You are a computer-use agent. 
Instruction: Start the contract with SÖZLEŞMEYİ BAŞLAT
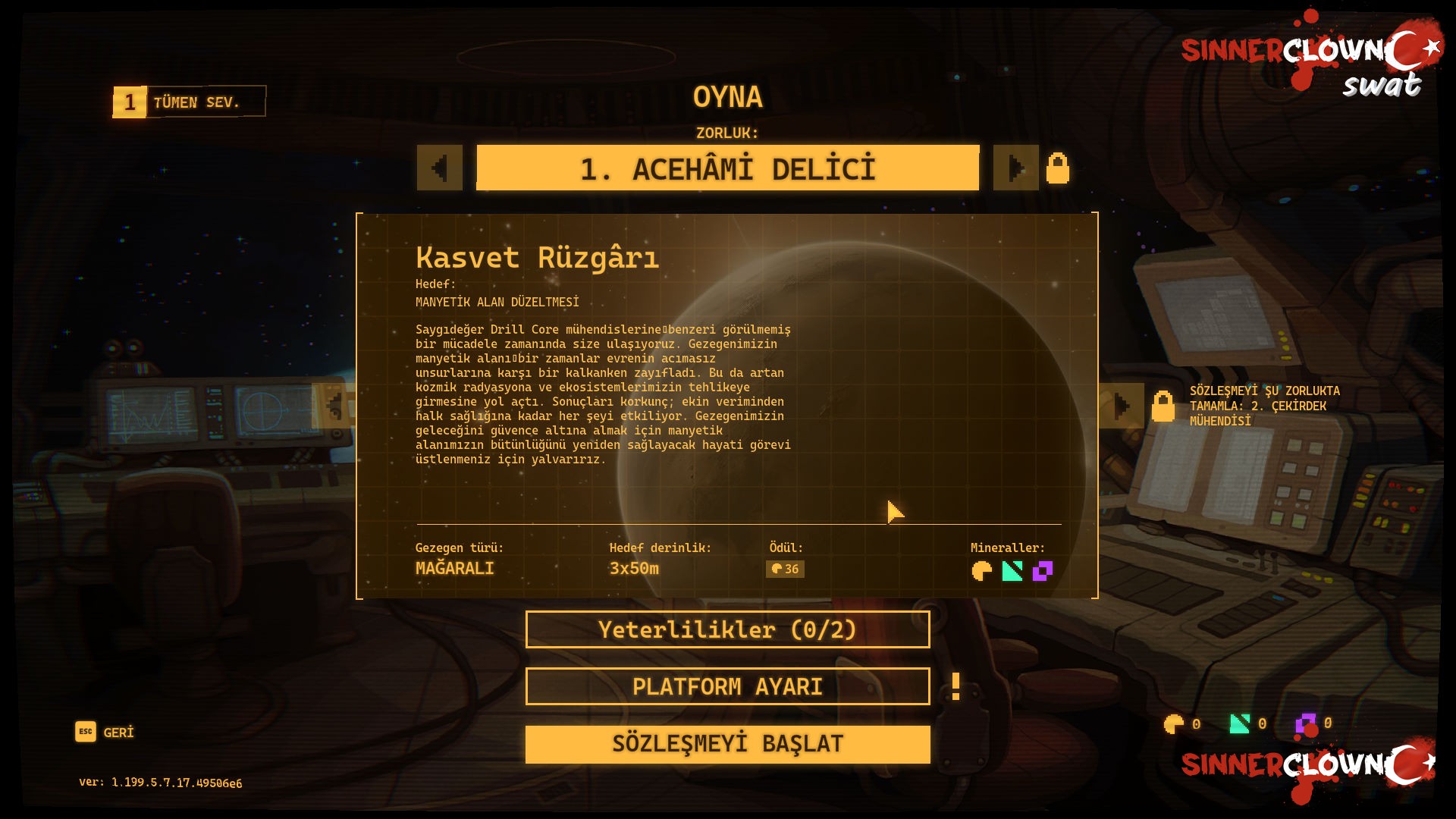click(727, 744)
